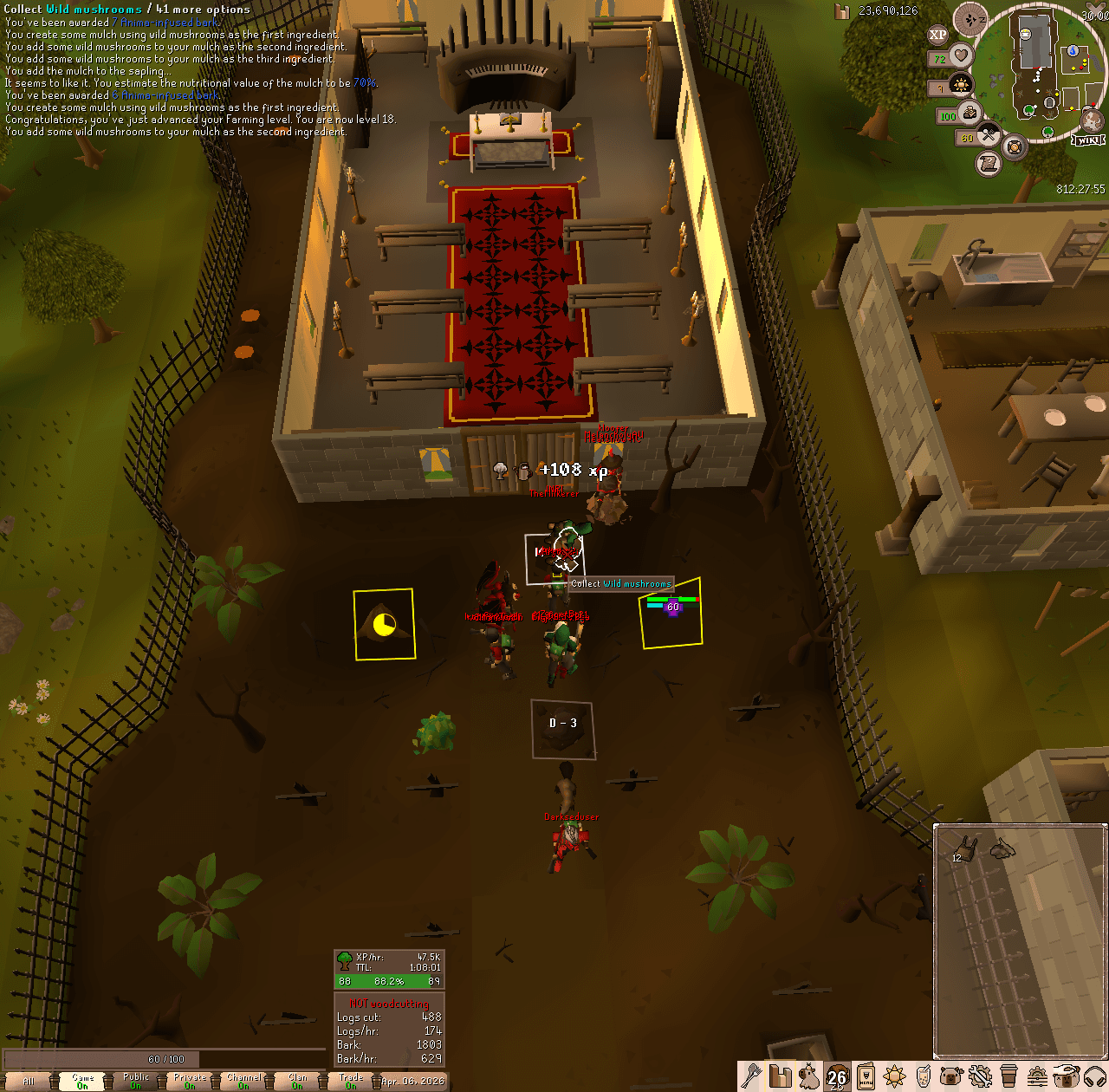Switch to the All chat tab
This screenshot has width=1109, height=1092.
[x=30, y=1082]
